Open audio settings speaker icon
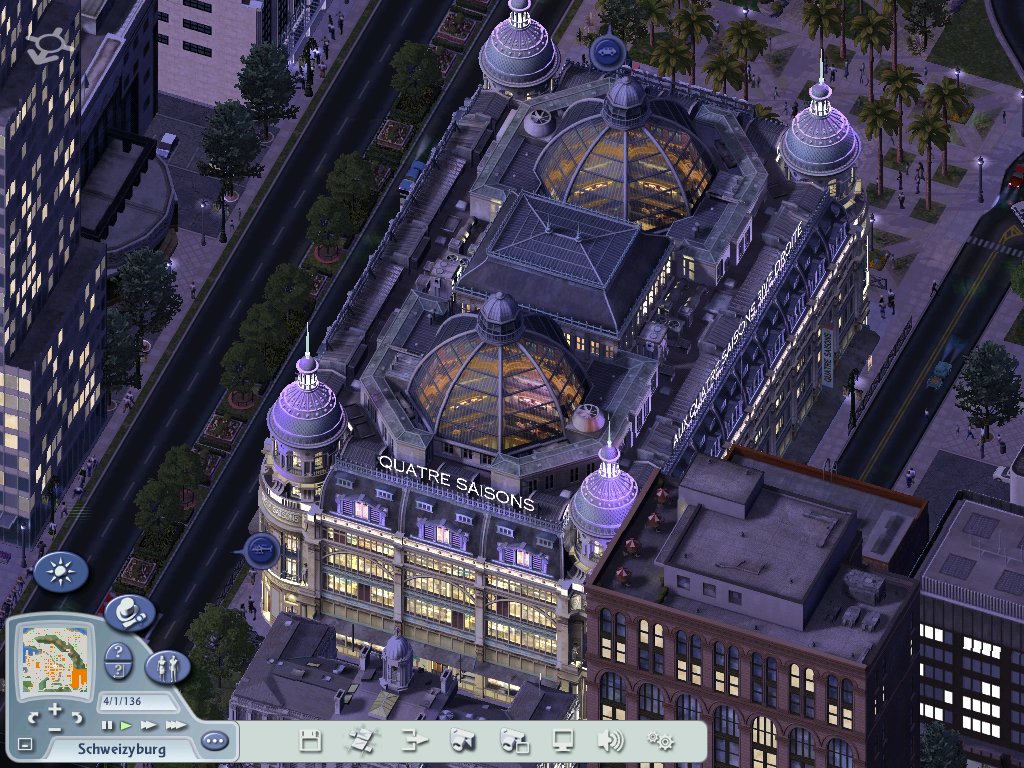This screenshot has width=1024, height=768. click(x=610, y=741)
